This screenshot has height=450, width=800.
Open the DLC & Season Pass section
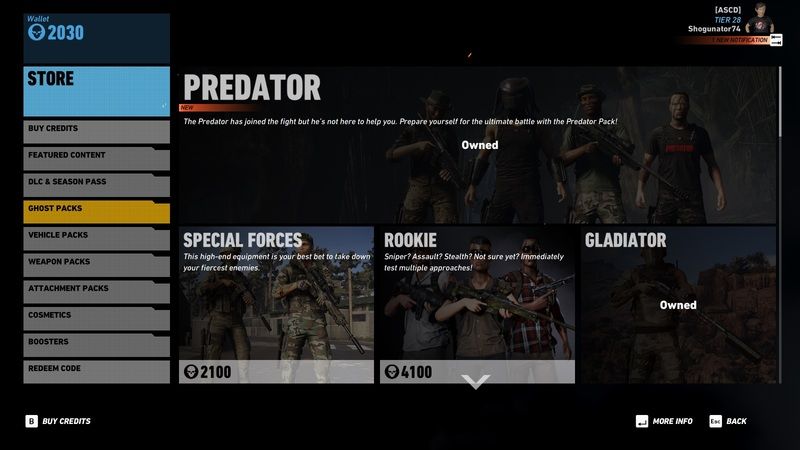96,182
